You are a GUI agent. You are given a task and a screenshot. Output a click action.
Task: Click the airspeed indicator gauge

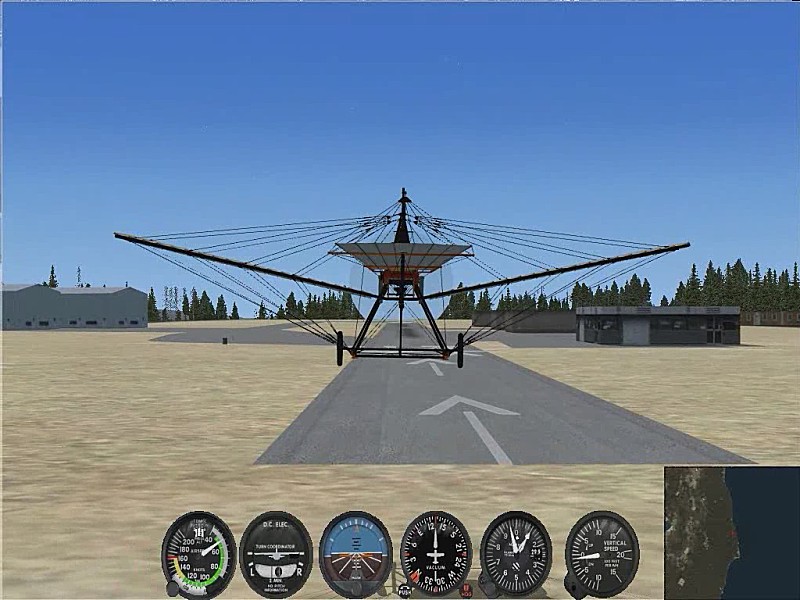(199, 554)
